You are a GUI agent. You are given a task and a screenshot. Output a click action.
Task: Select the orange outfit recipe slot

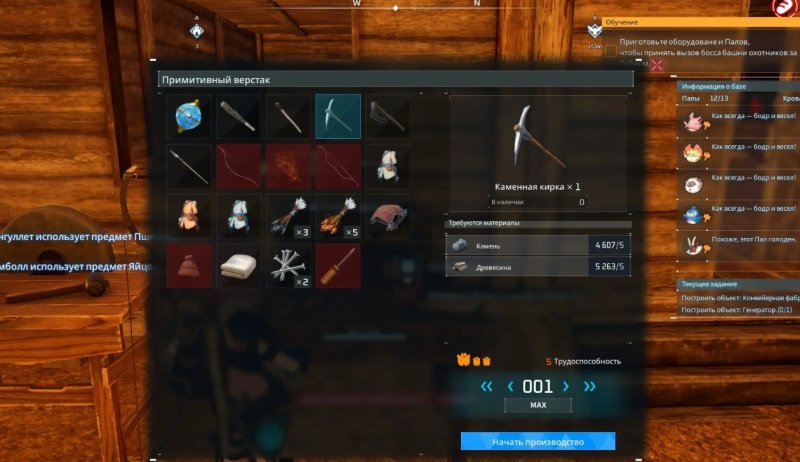point(188,216)
